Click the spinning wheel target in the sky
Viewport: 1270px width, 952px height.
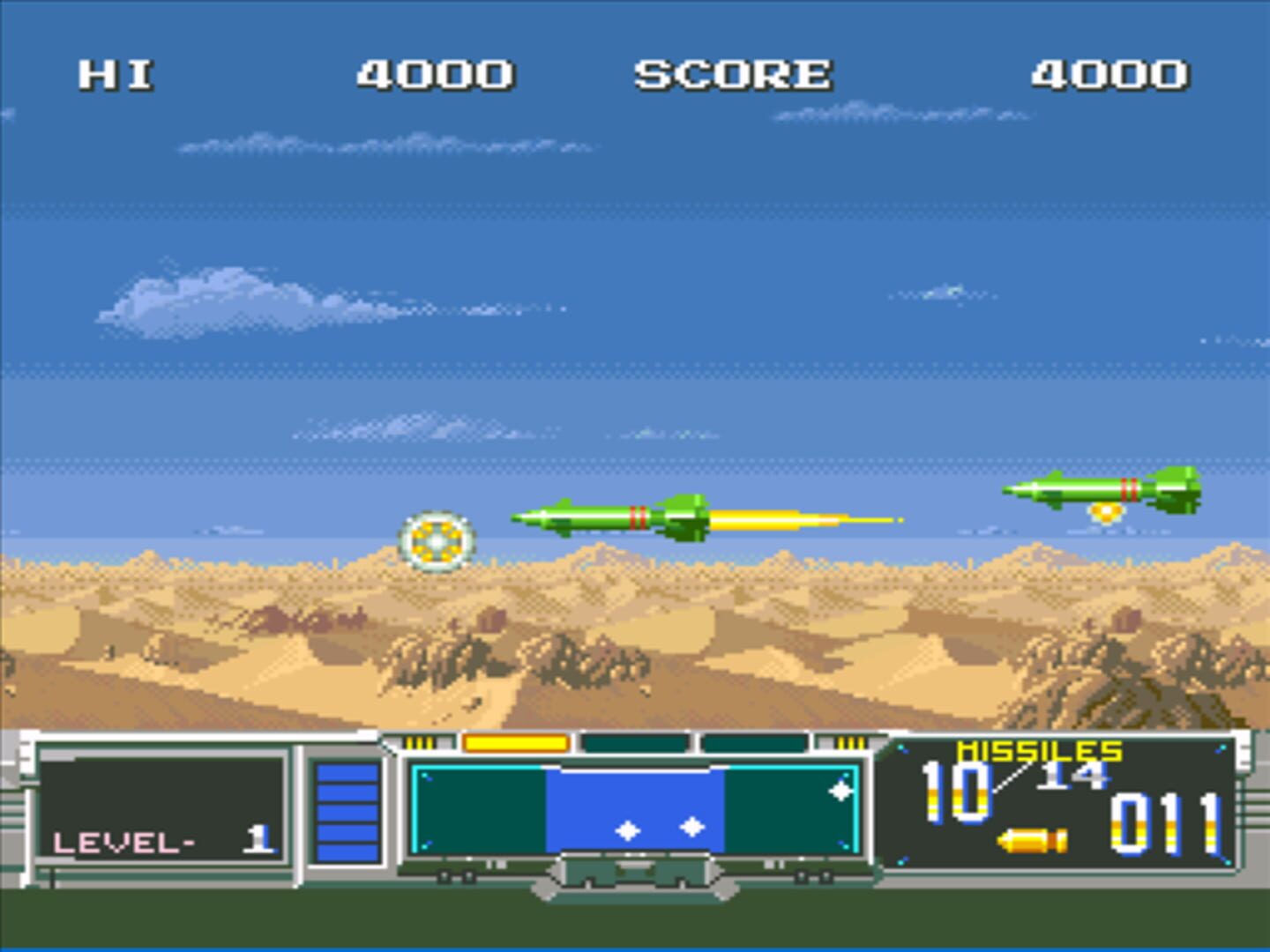pos(438,540)
